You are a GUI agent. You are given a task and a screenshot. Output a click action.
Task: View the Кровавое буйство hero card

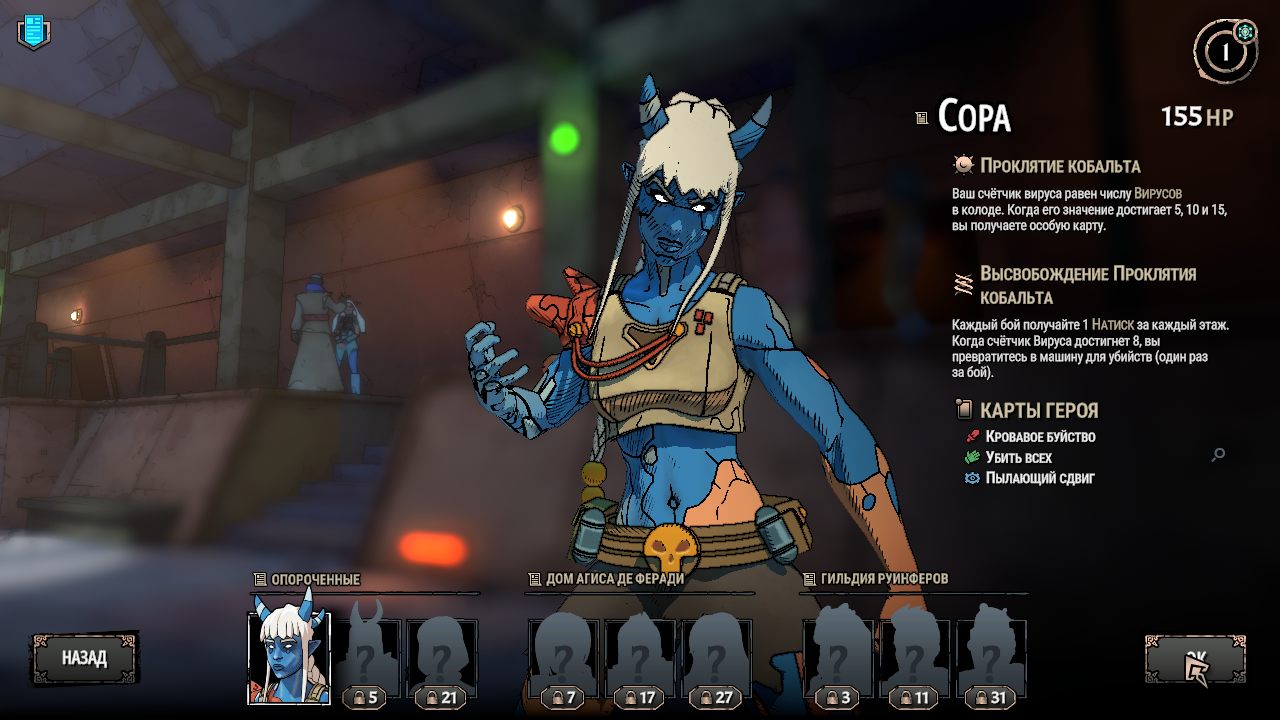pyautogui.click(x=1039, y=437)
